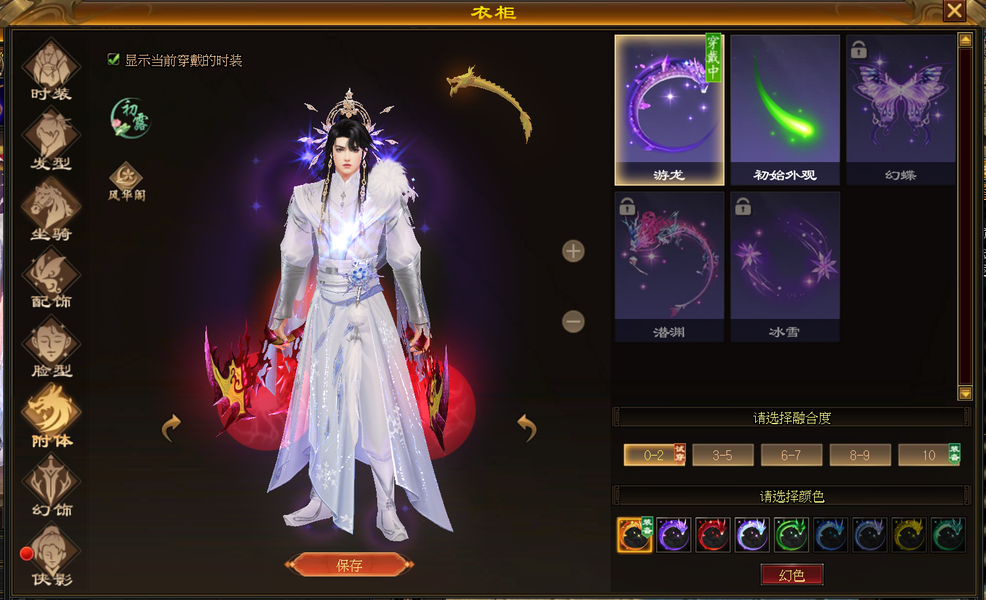Open the 脸型 face tab
The height and width of the screenshot is (600, 986).
pyautogui.click(x=51, y=347)
